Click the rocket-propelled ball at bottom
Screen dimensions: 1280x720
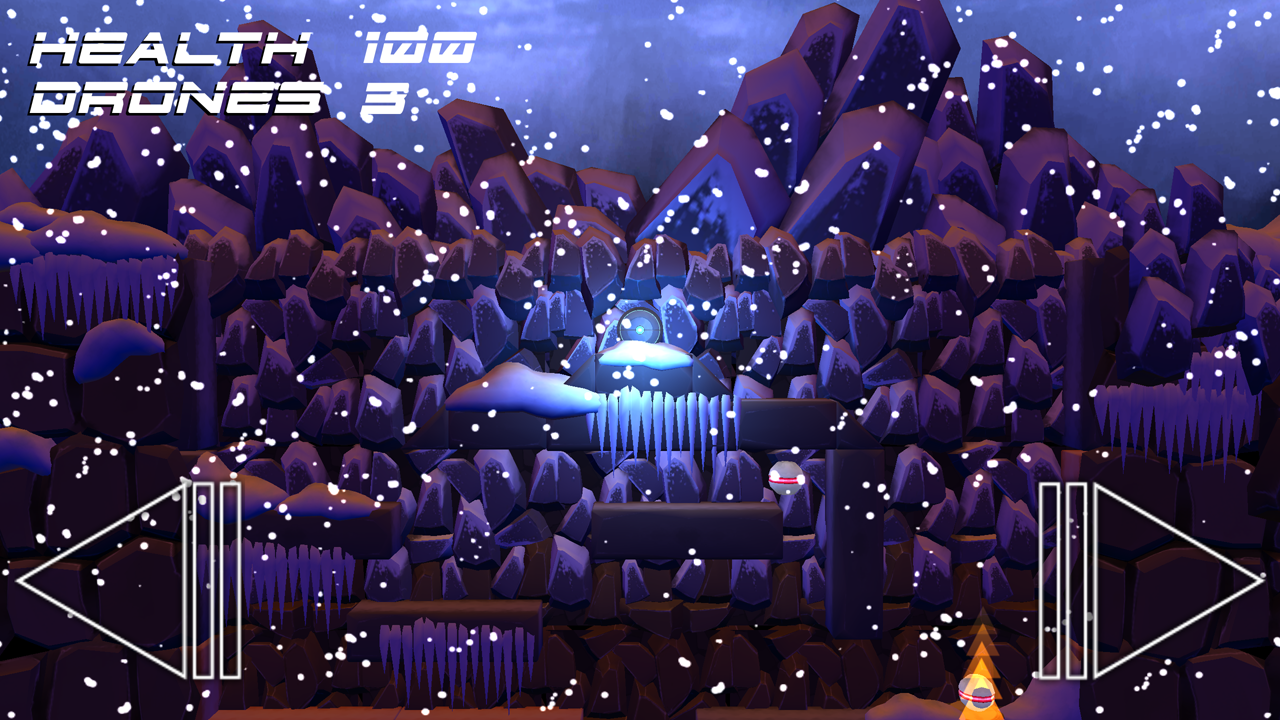(x=975, y=690)
